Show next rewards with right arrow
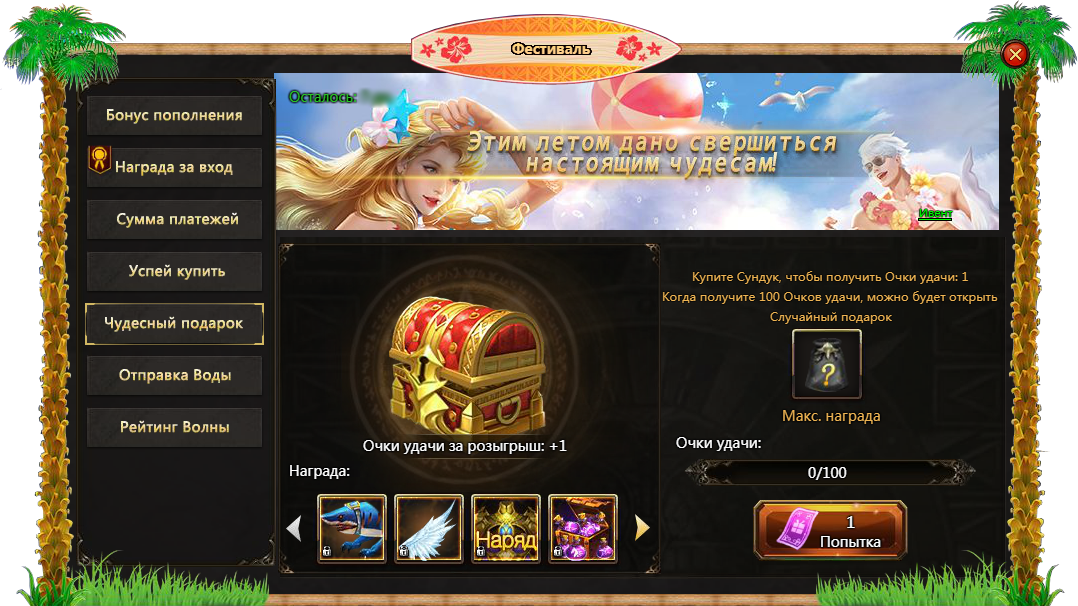Image resolution: width=1078 pixels, height=606 pixels. [642, 528]
